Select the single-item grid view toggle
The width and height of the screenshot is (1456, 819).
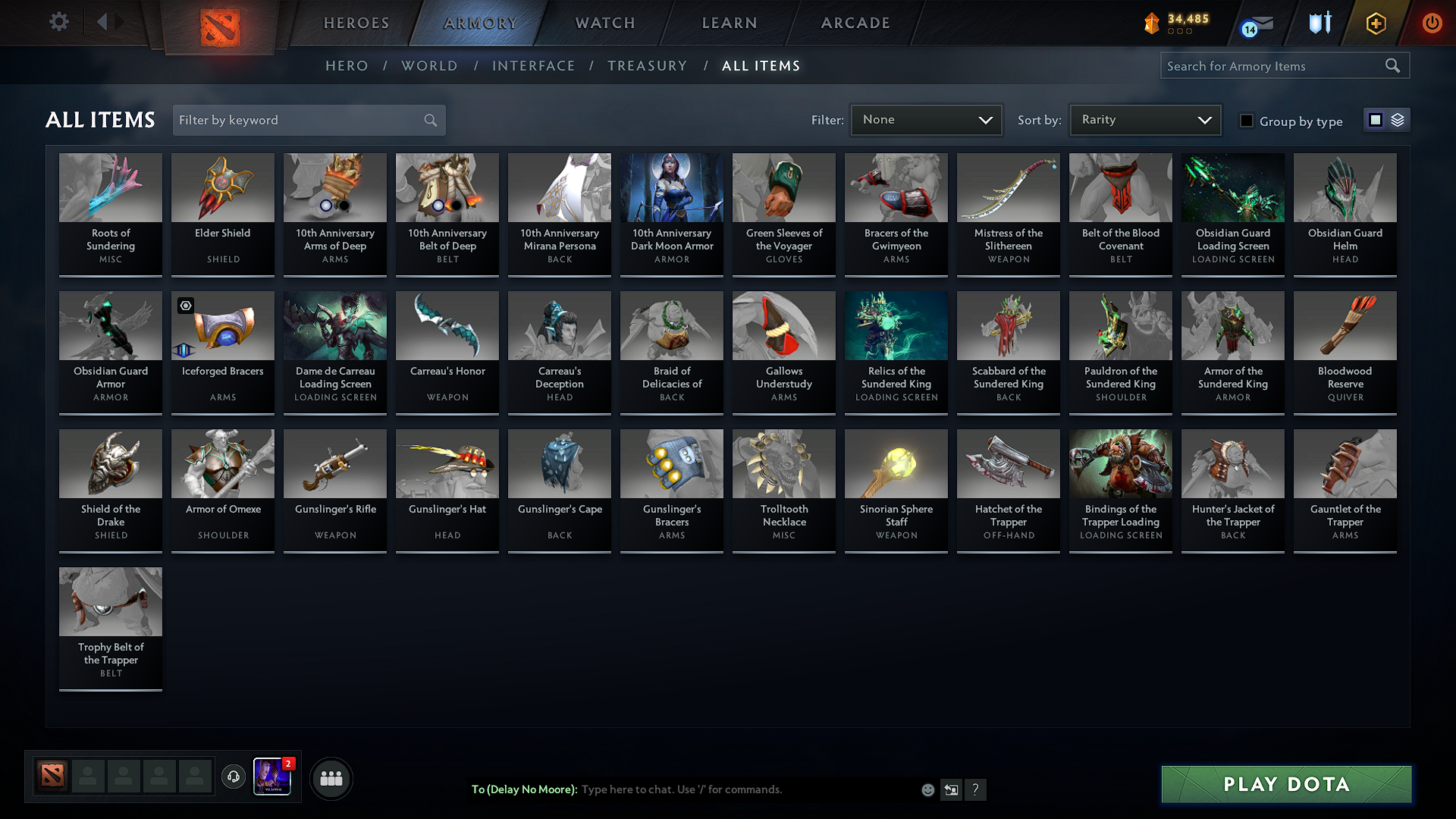tap(1376, 119)
